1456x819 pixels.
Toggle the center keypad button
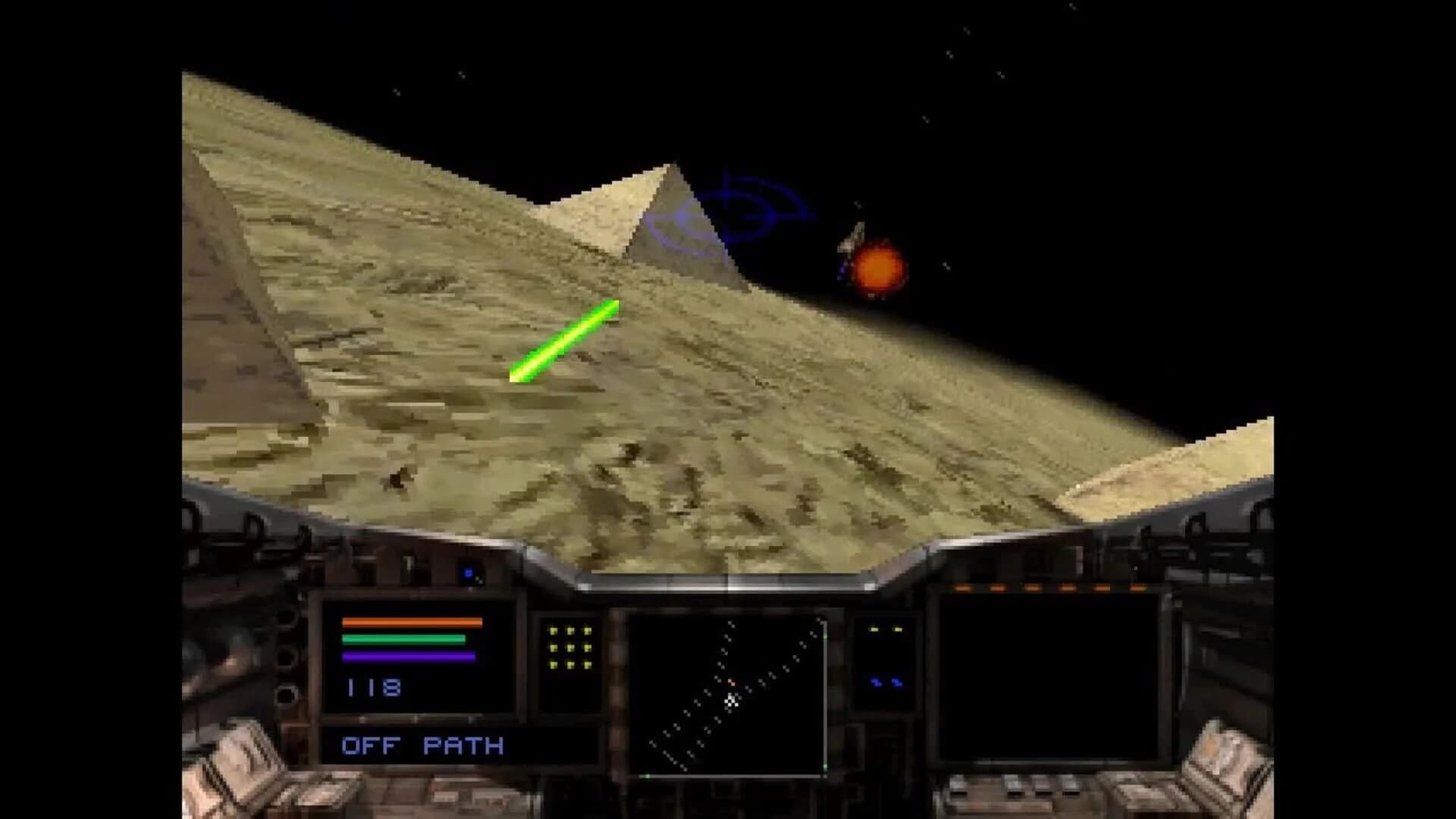click(x=570, y=648)
